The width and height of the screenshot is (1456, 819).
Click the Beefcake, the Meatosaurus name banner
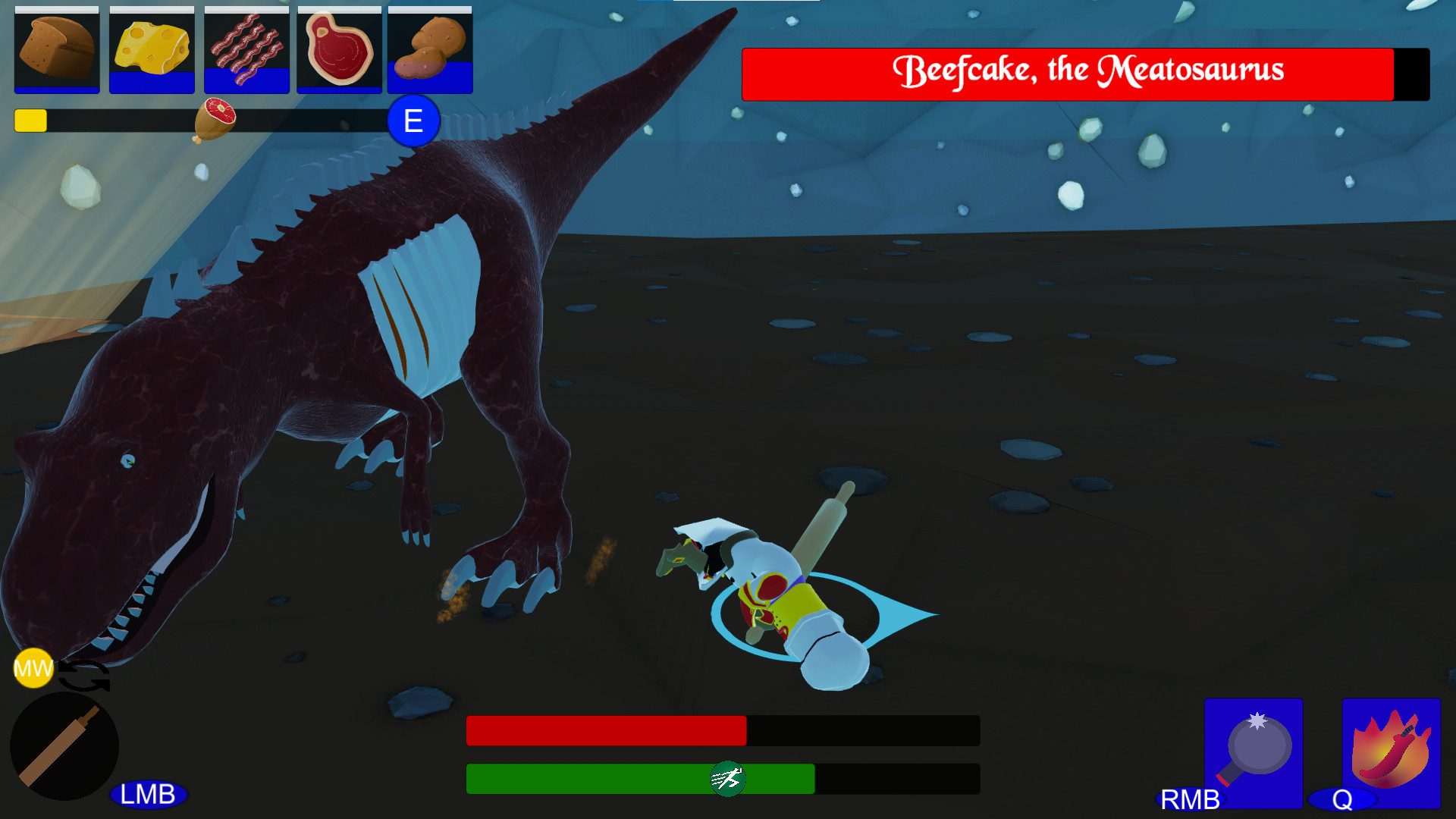click(x=1088, y=71)
